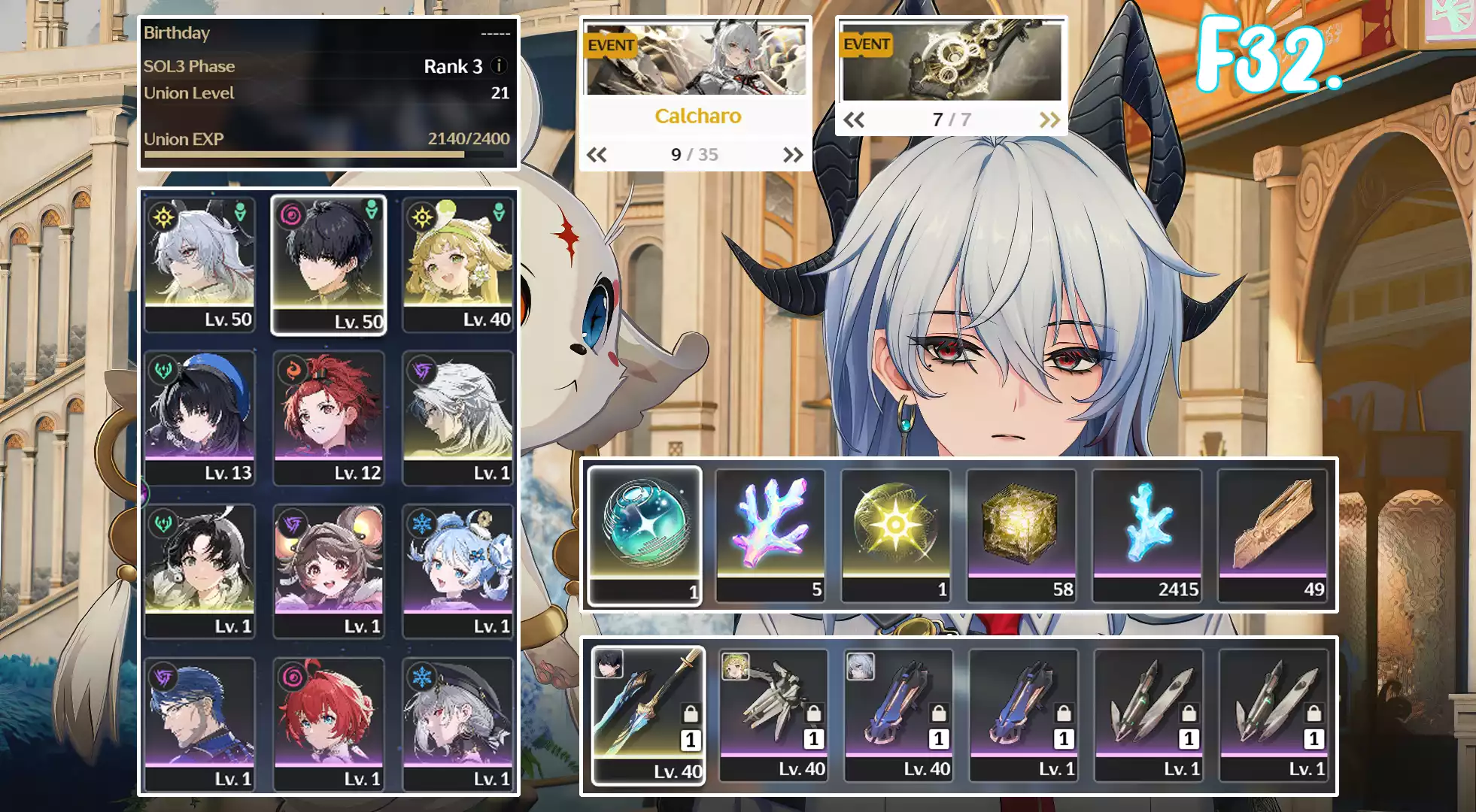Select the blonde Lv. 40 character portrait
Screen dimensions: 1476x812
(458, 265)
